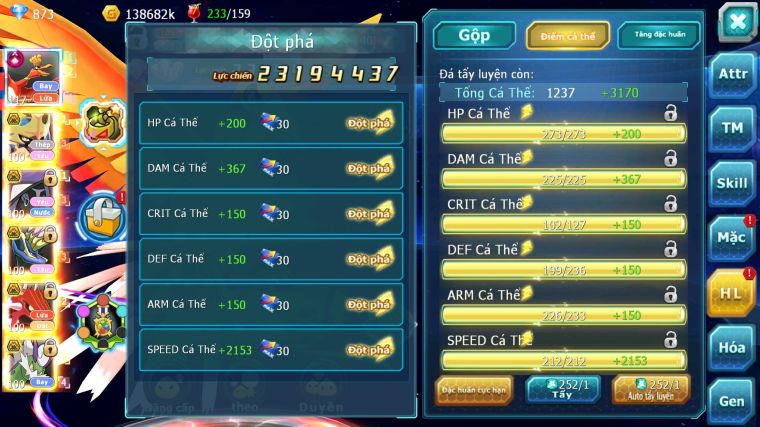Switch to the Gộp tab

(474, 35)
